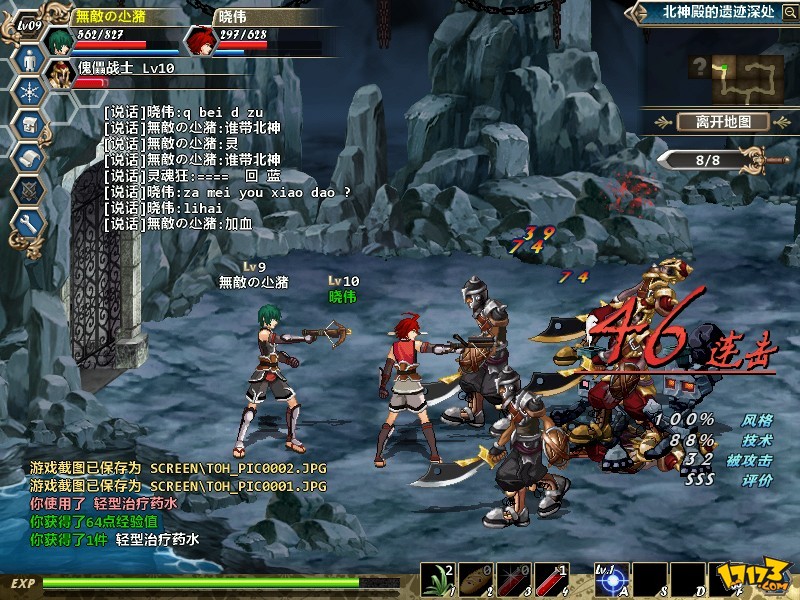Open the wrench settings icon

point(27,223)
